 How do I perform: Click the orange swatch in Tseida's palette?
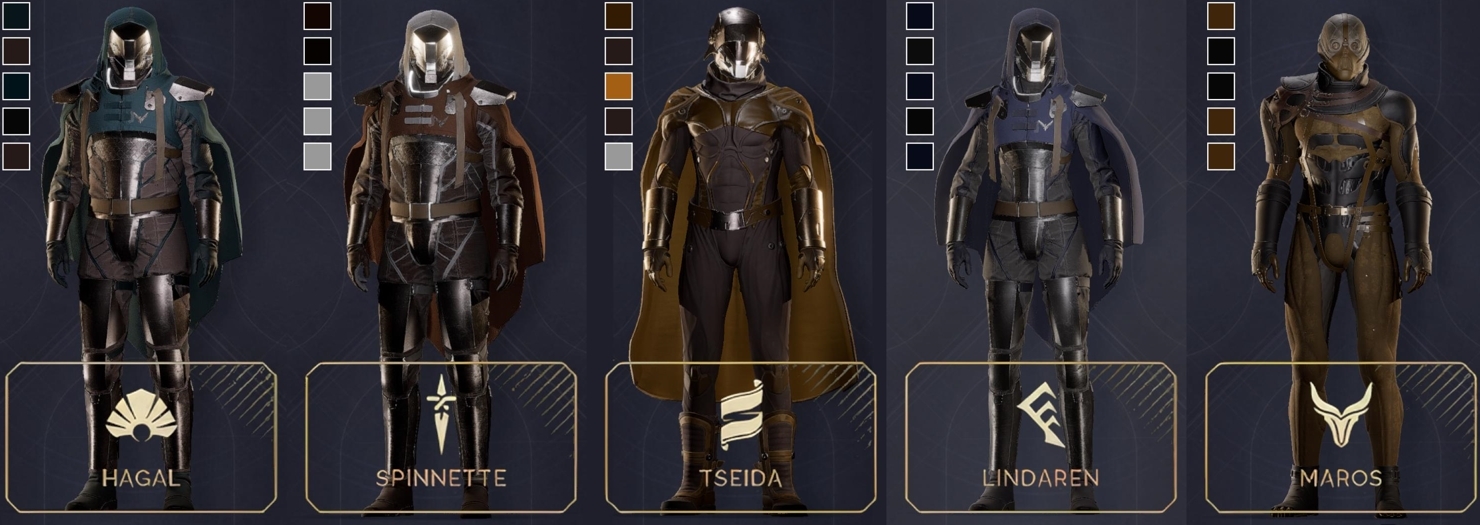click(619, 86)
